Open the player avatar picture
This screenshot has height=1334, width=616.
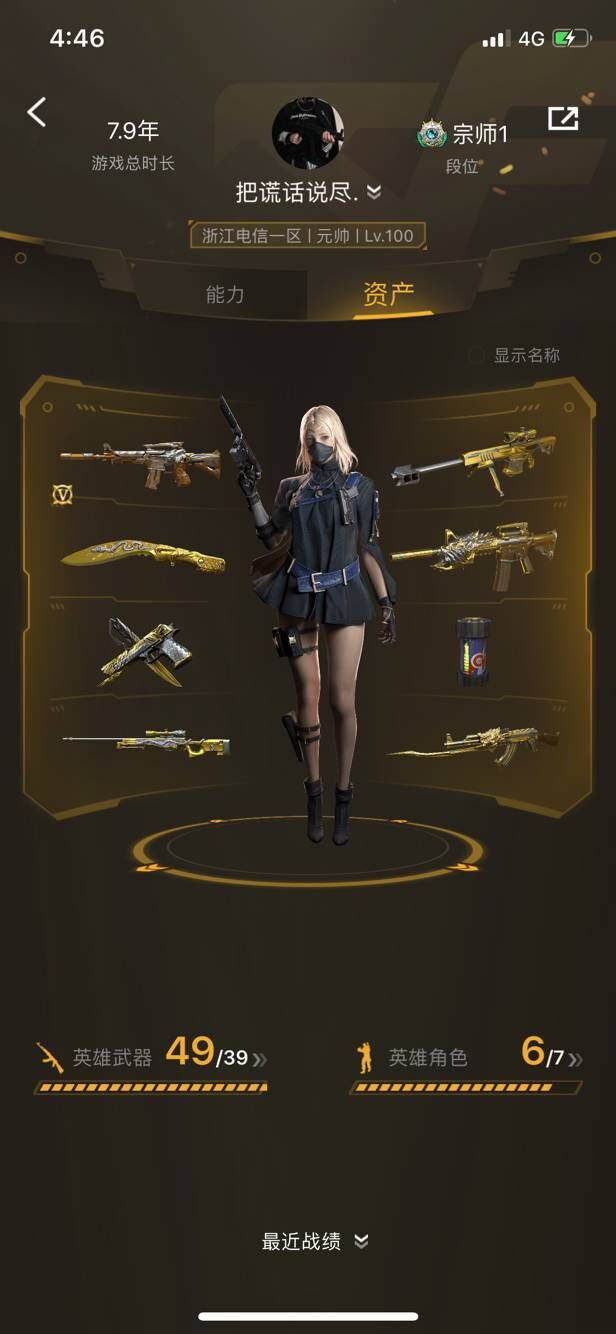point(307,133)
